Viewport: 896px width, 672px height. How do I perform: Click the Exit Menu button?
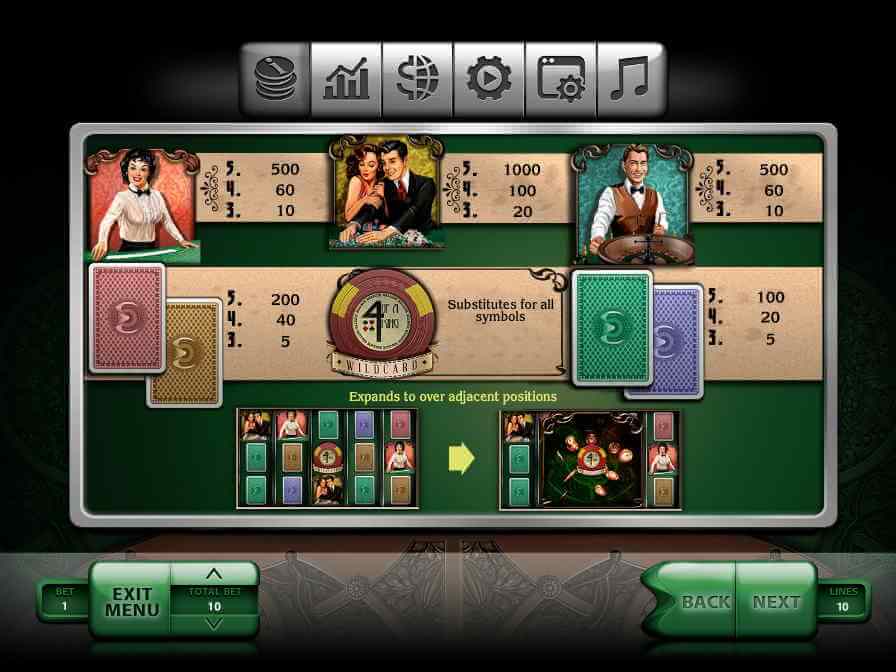click(131, 601)
